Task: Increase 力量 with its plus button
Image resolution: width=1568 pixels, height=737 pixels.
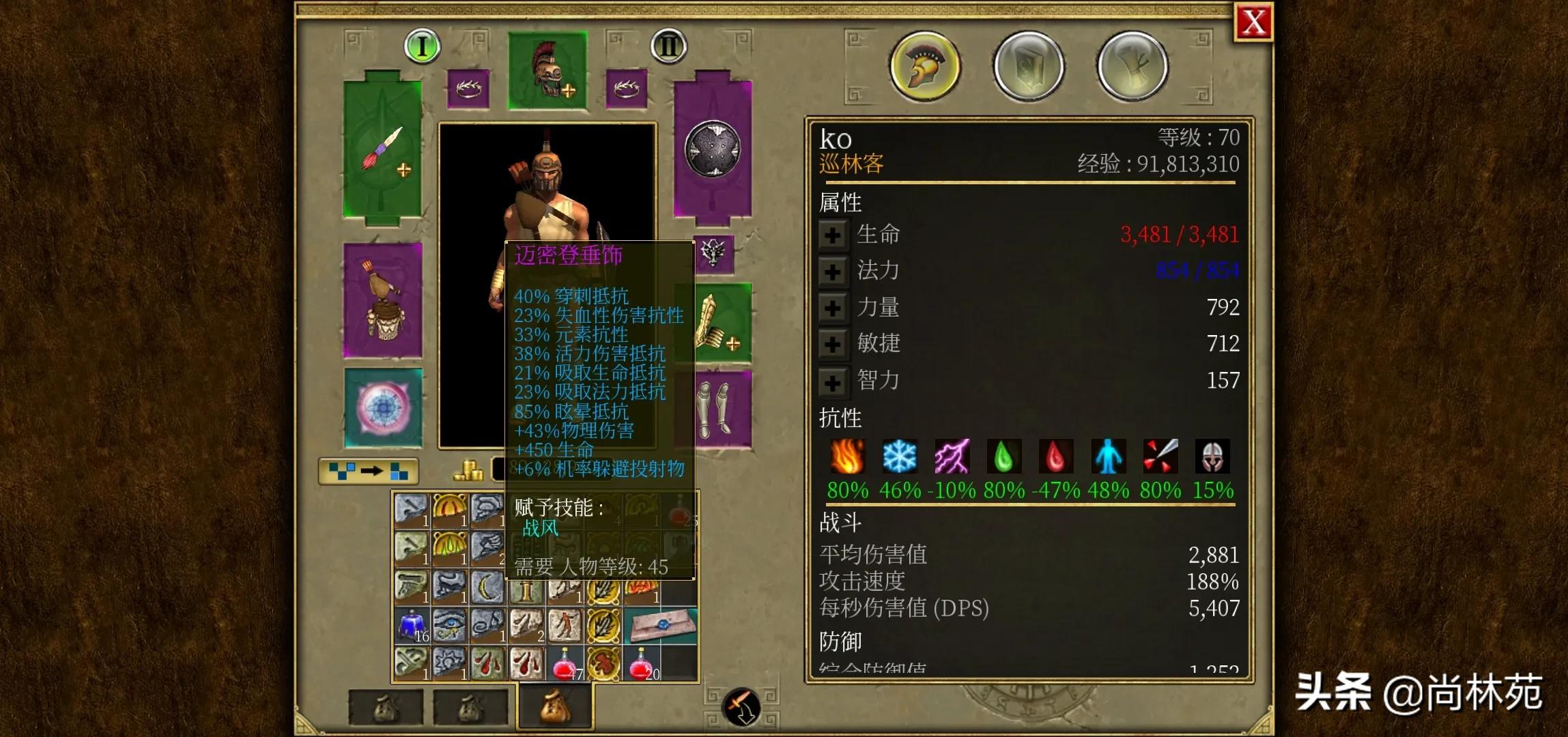Action: pyautogui.click(x=833, y=308)
